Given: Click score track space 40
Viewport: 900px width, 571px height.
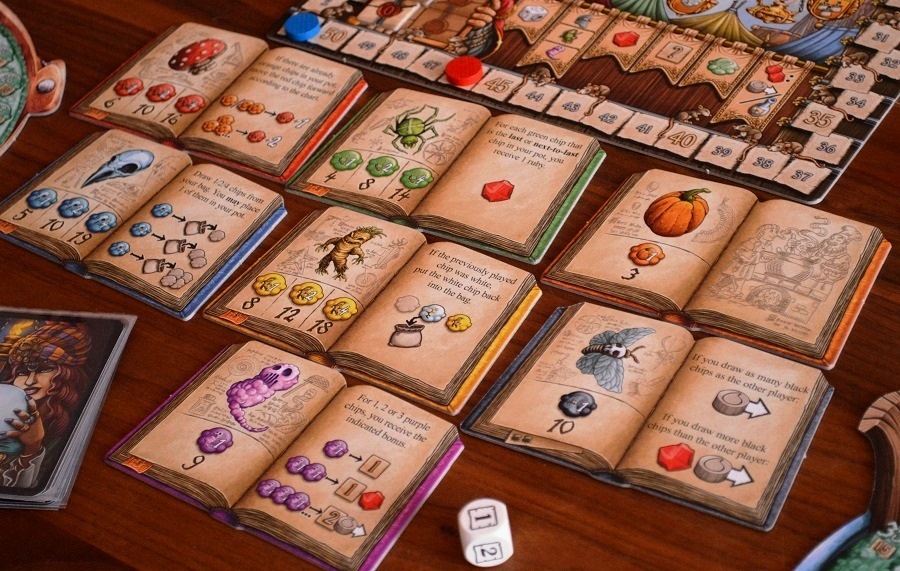Looking at the screenshot, I should click(683, 139).
